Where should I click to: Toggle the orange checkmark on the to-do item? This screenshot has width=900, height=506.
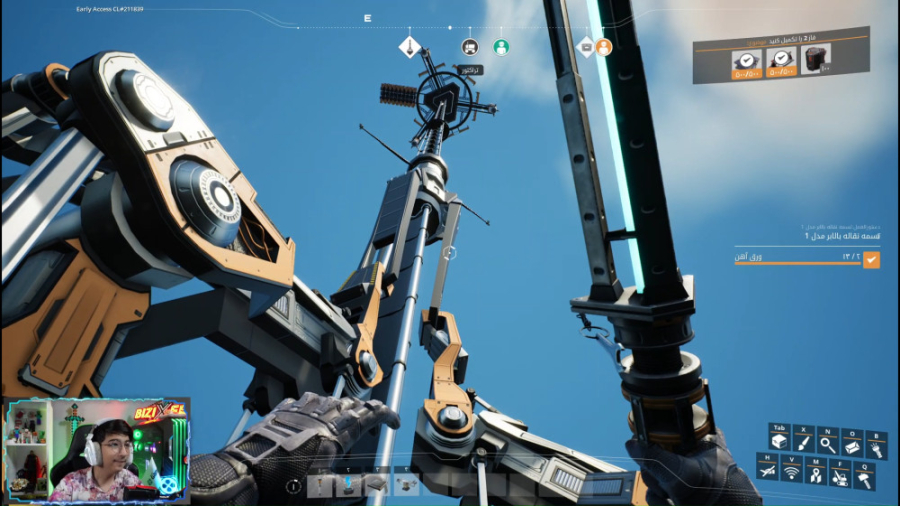point(871,260)
